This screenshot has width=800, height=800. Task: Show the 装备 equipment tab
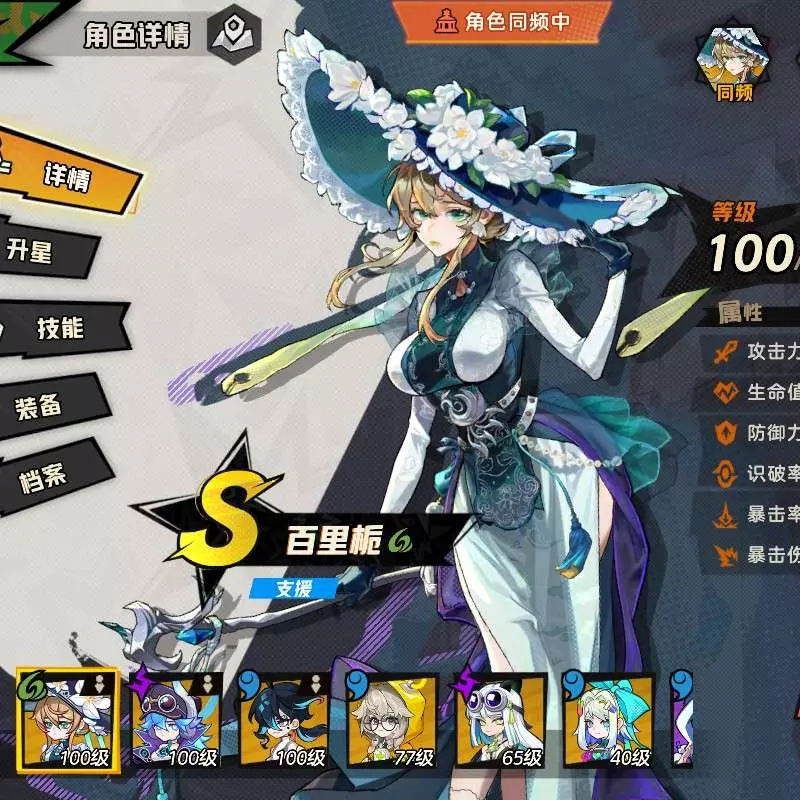(x=42, y=405)
